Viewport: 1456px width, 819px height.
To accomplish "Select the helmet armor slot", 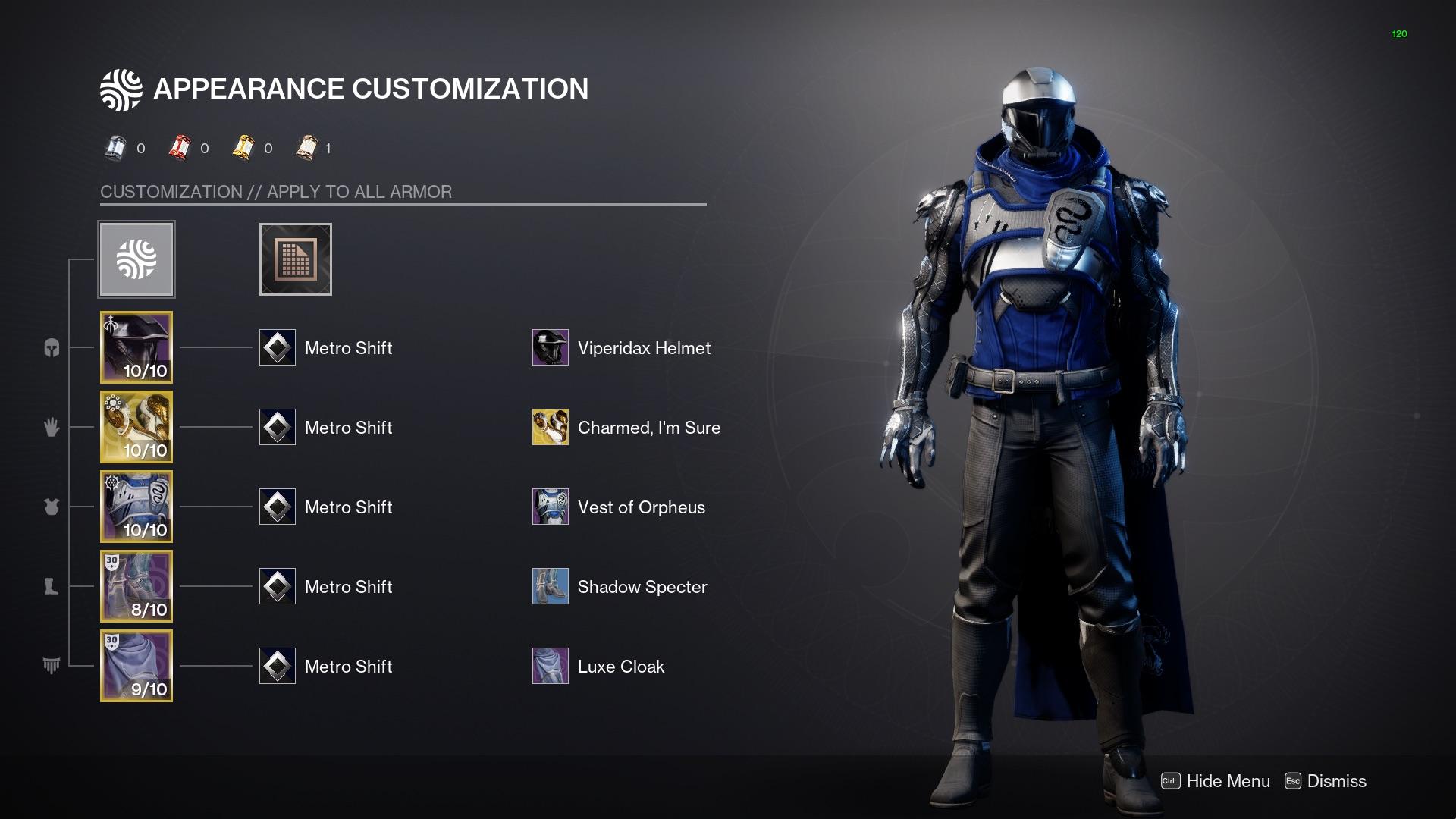I will click(136, 347).
